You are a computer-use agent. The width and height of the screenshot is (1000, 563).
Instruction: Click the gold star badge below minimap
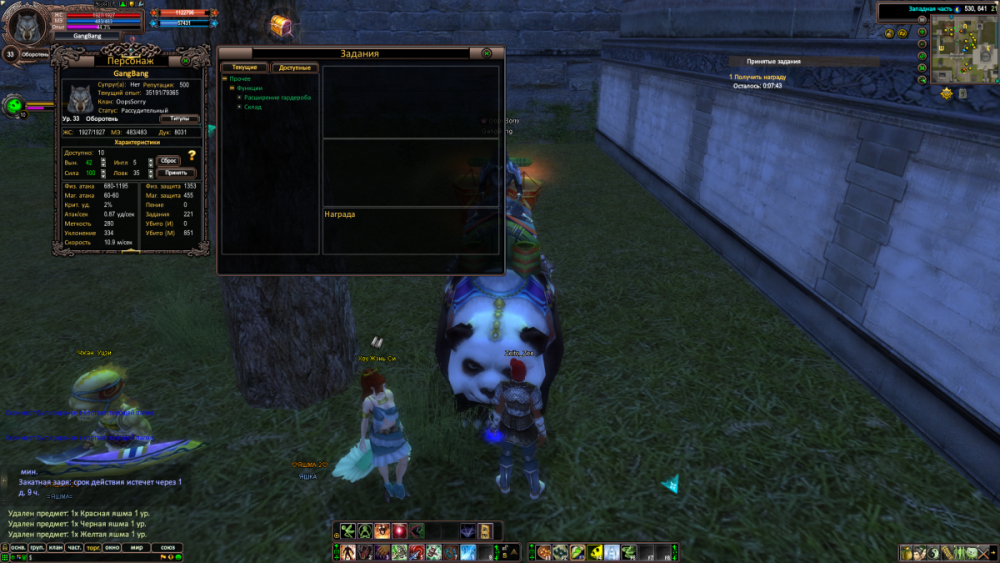946,93
